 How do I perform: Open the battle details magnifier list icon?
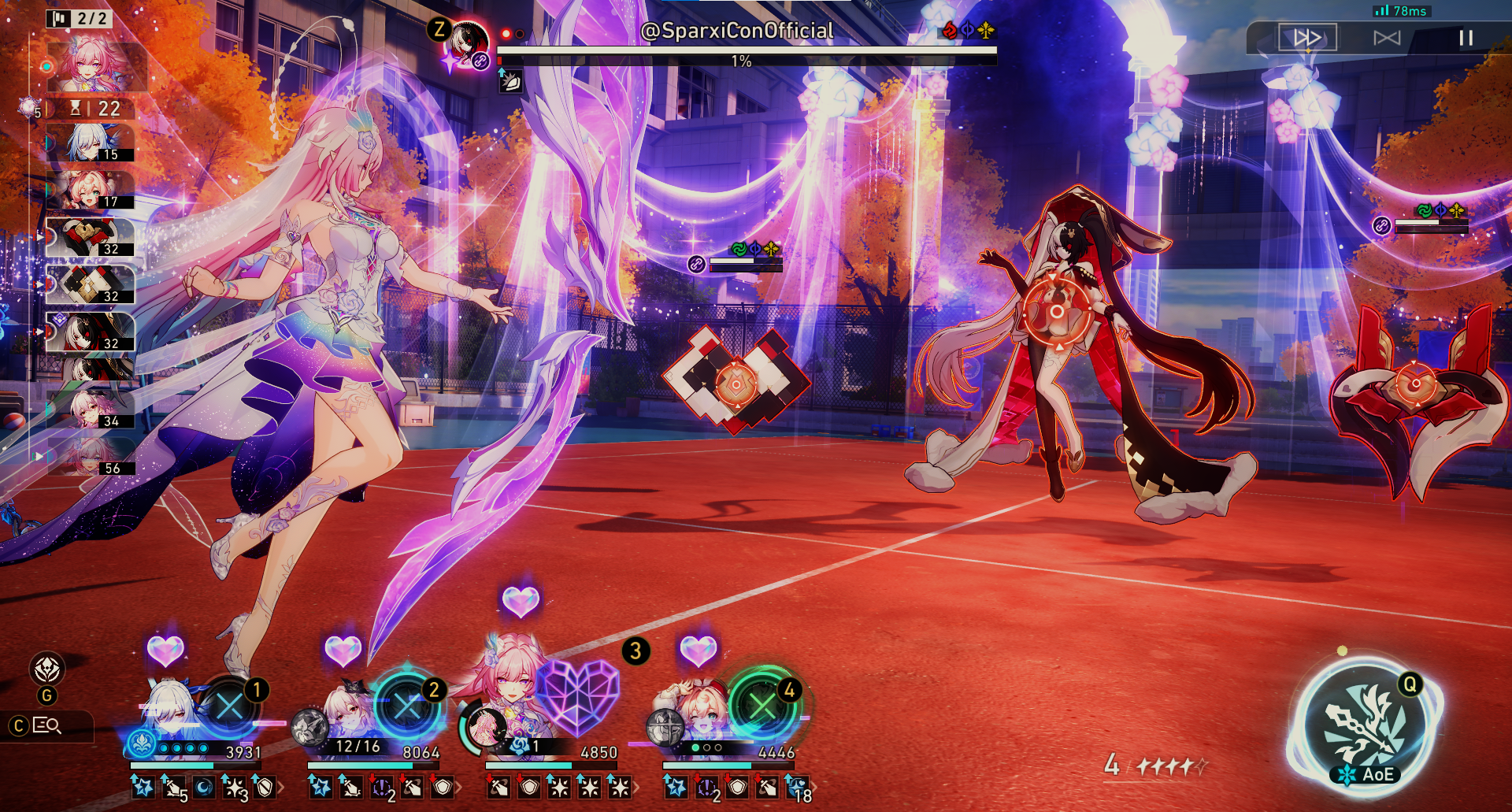47,725
